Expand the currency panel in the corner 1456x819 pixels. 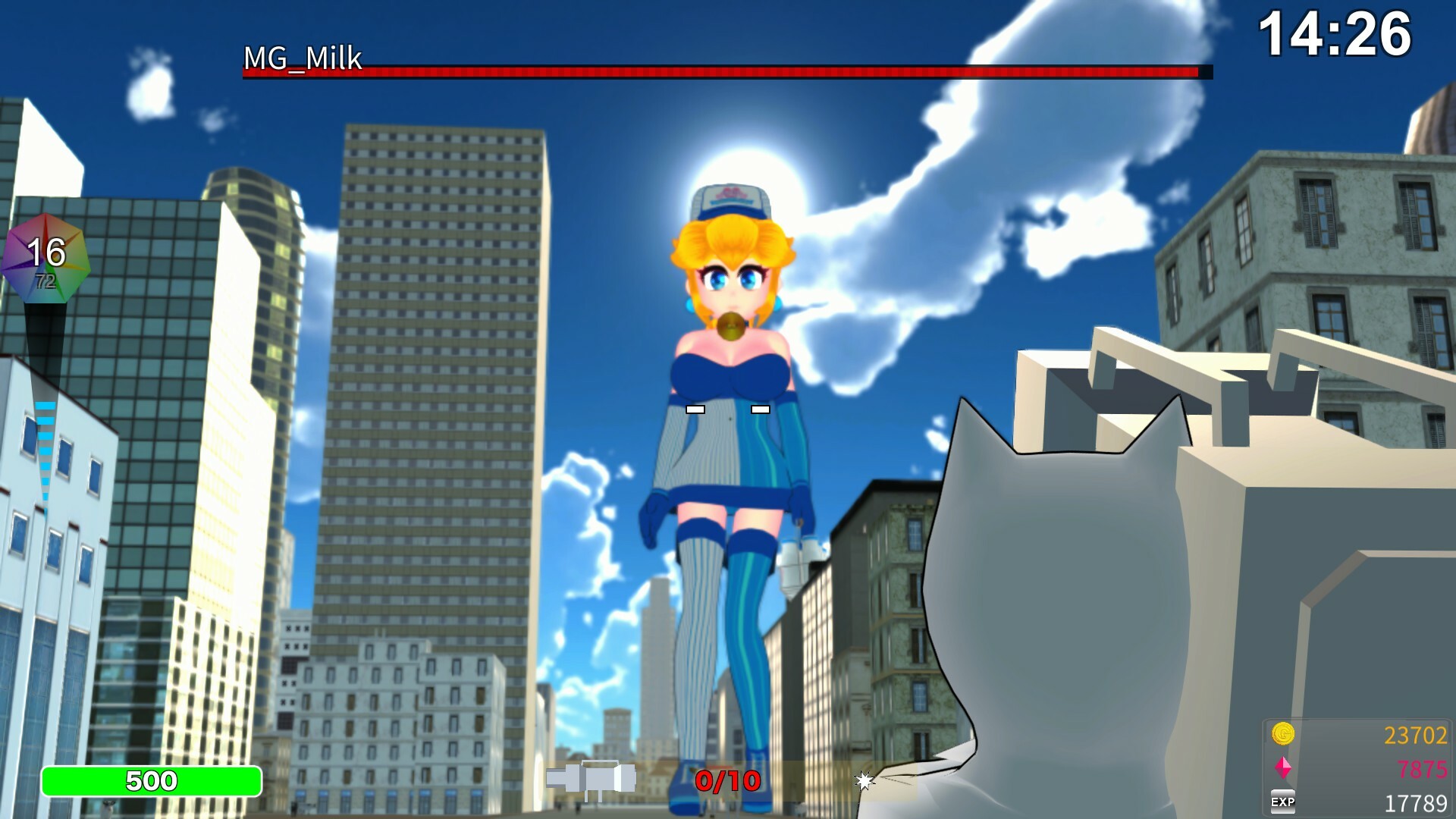[1357, 767]
